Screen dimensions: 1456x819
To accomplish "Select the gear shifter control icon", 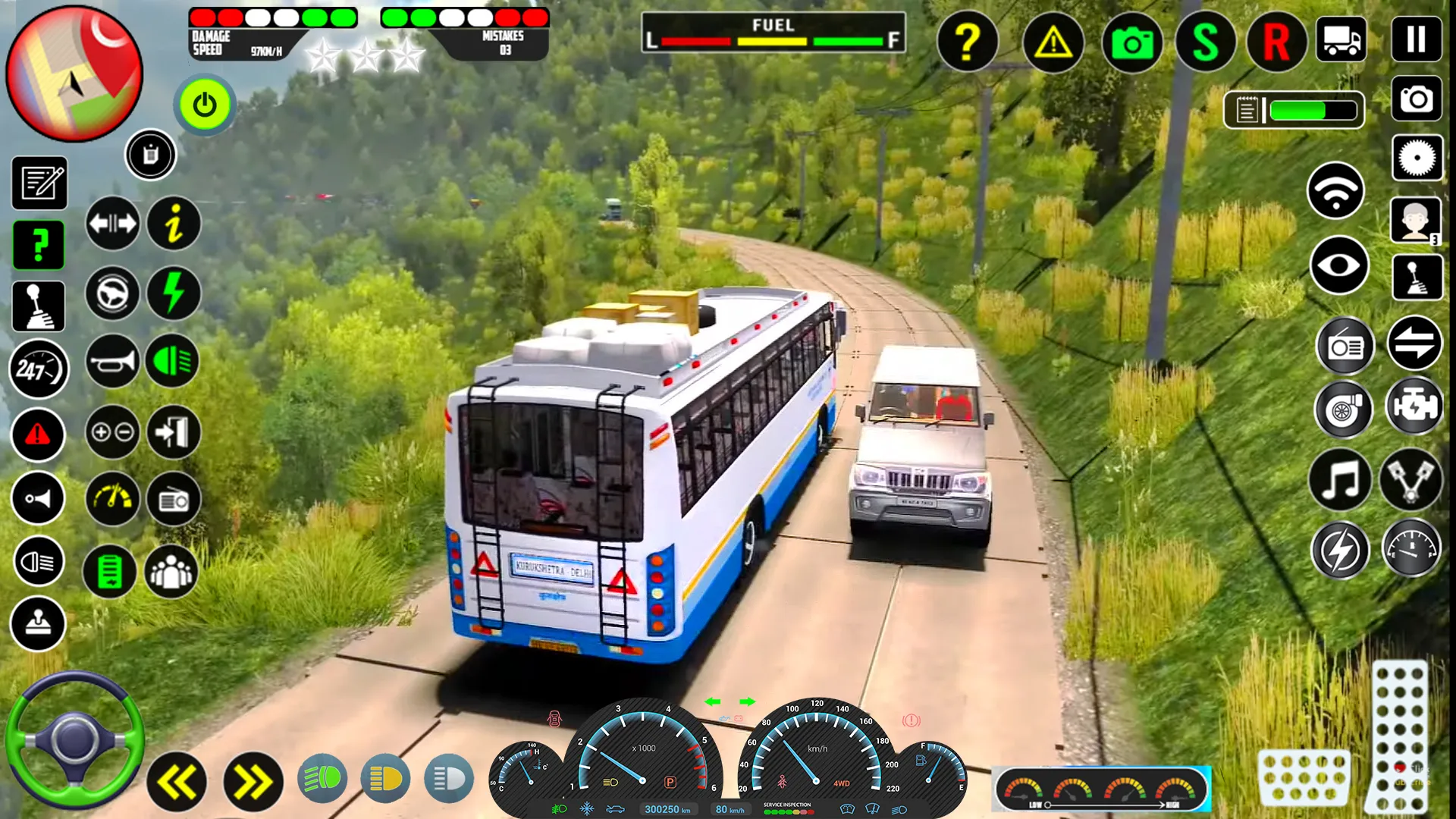I will point(37,306).
